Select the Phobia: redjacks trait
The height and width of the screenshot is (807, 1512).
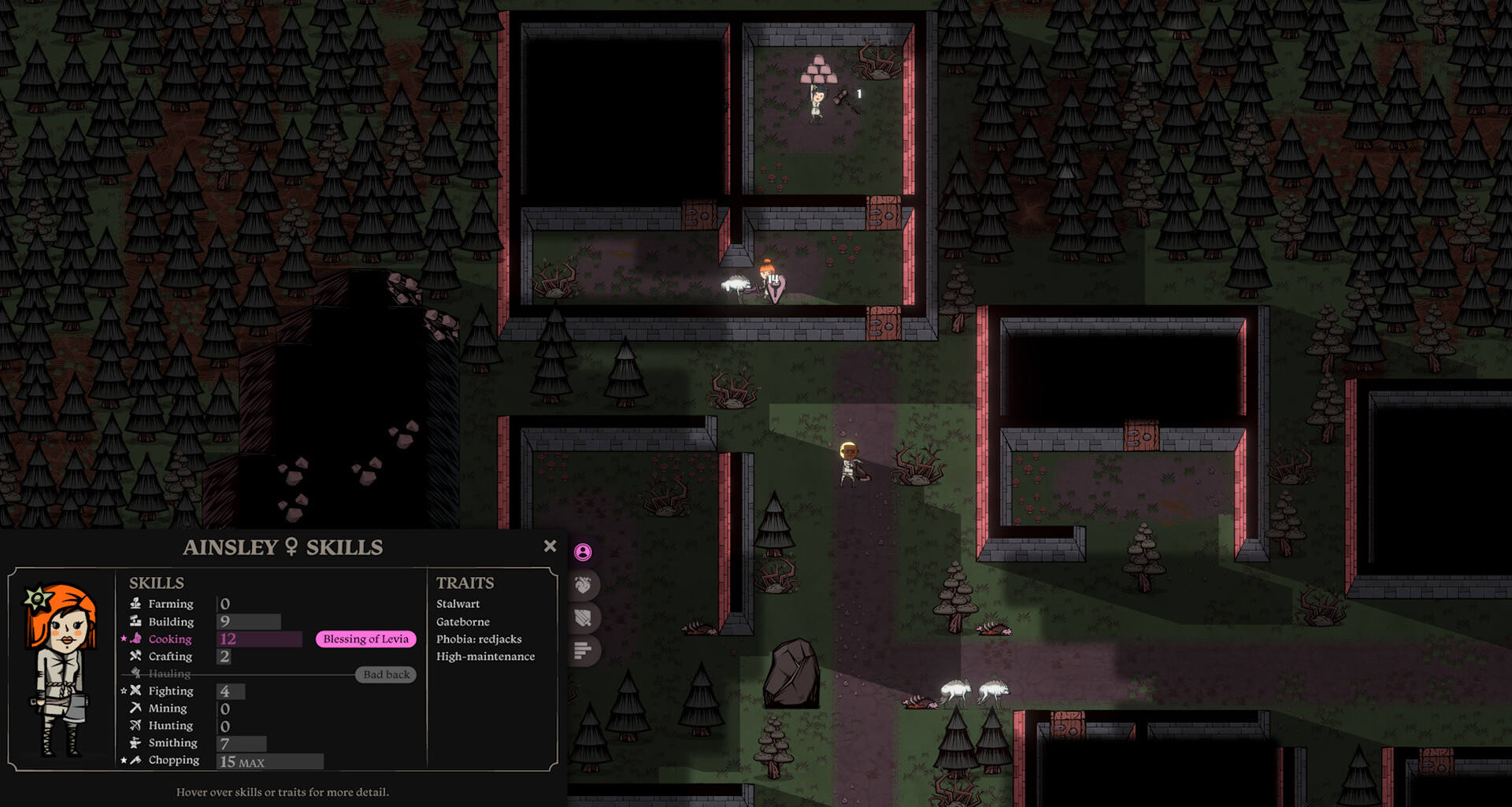tap(479, 639)
